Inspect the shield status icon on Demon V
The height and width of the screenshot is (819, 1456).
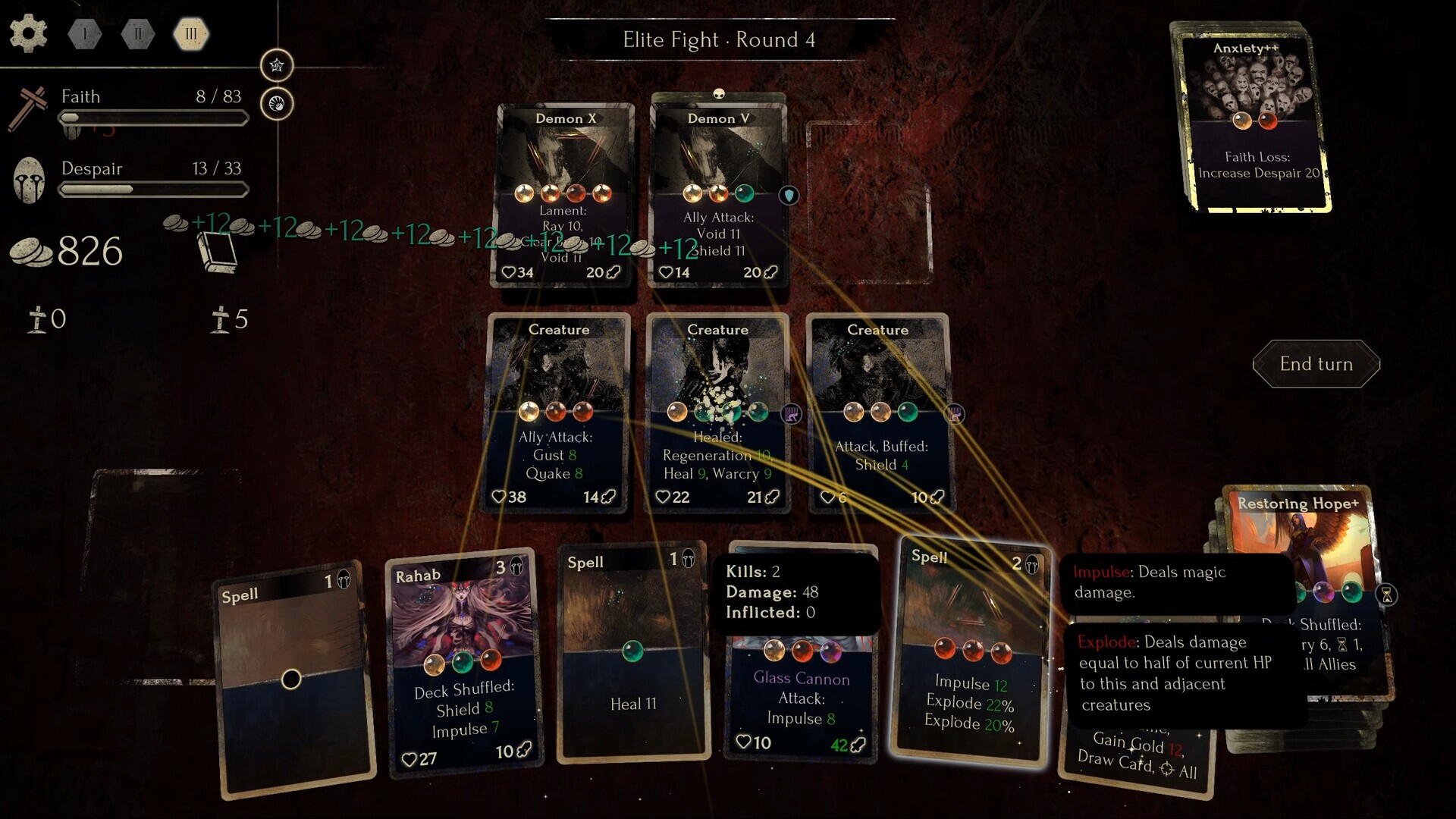point(789,195)
